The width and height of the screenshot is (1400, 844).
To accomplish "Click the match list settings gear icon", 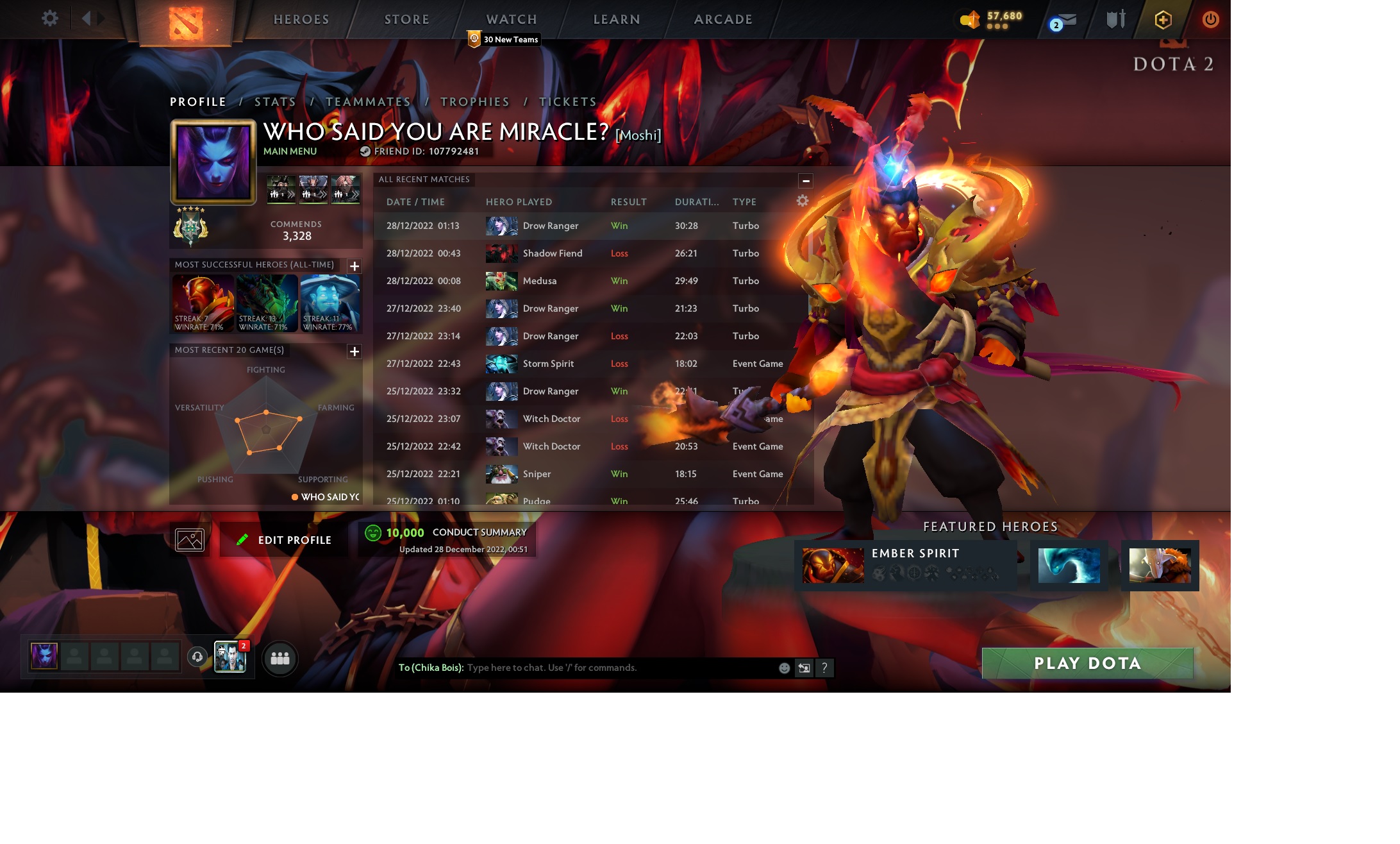I will point(802,200).
